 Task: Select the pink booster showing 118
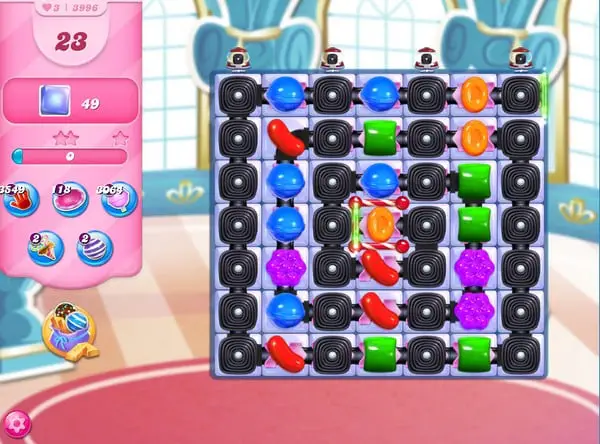point(68,200)
